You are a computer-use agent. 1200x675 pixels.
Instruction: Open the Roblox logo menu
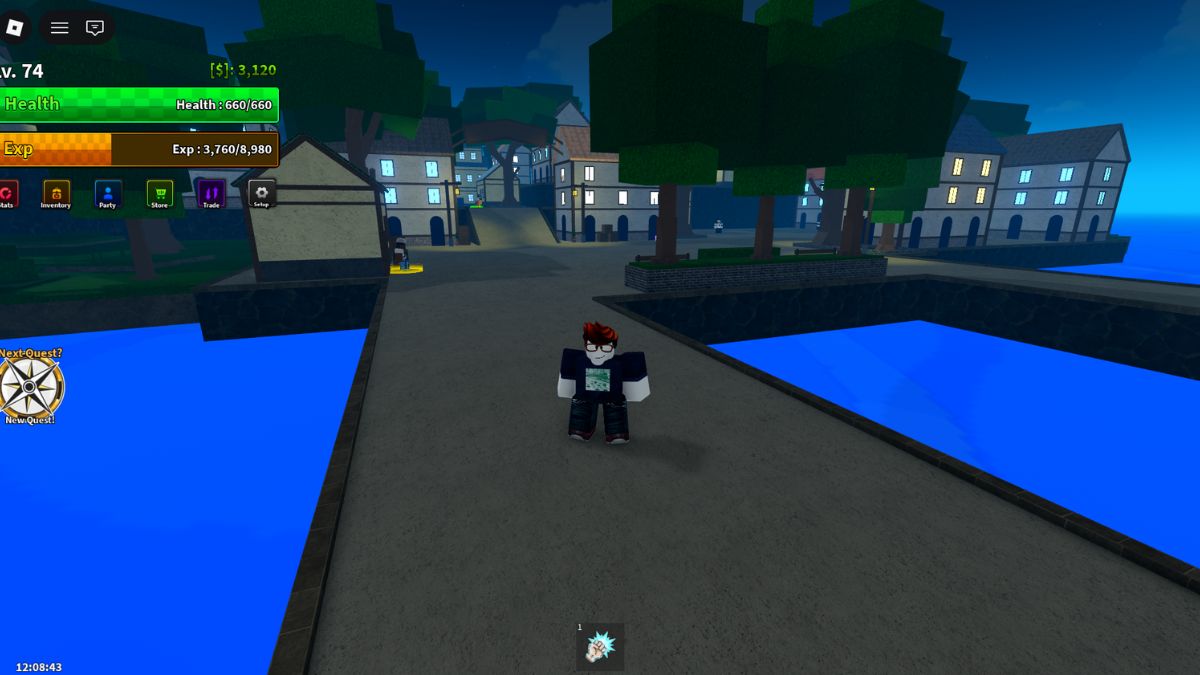coord(15,28)
